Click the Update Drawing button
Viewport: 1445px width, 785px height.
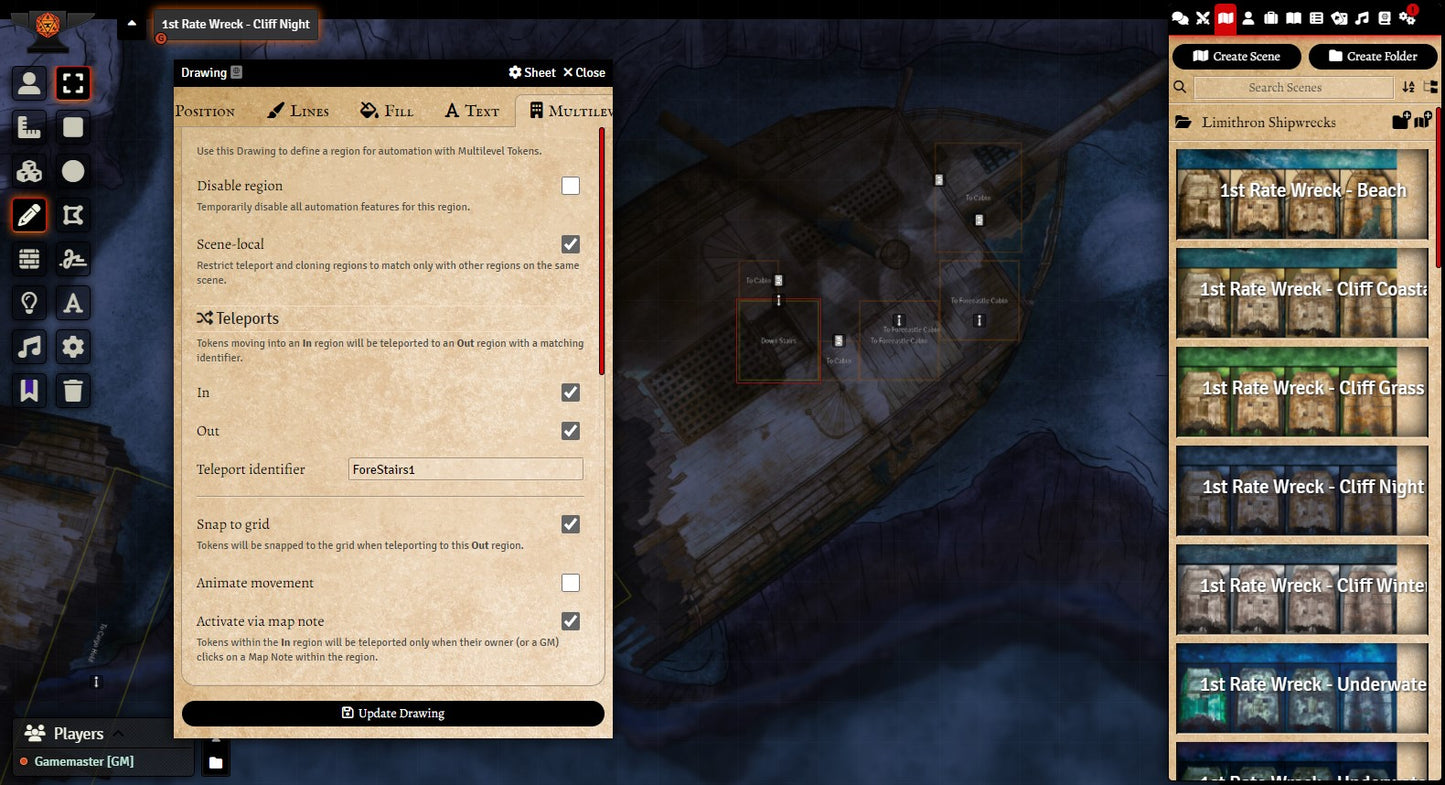pos(393,713)
